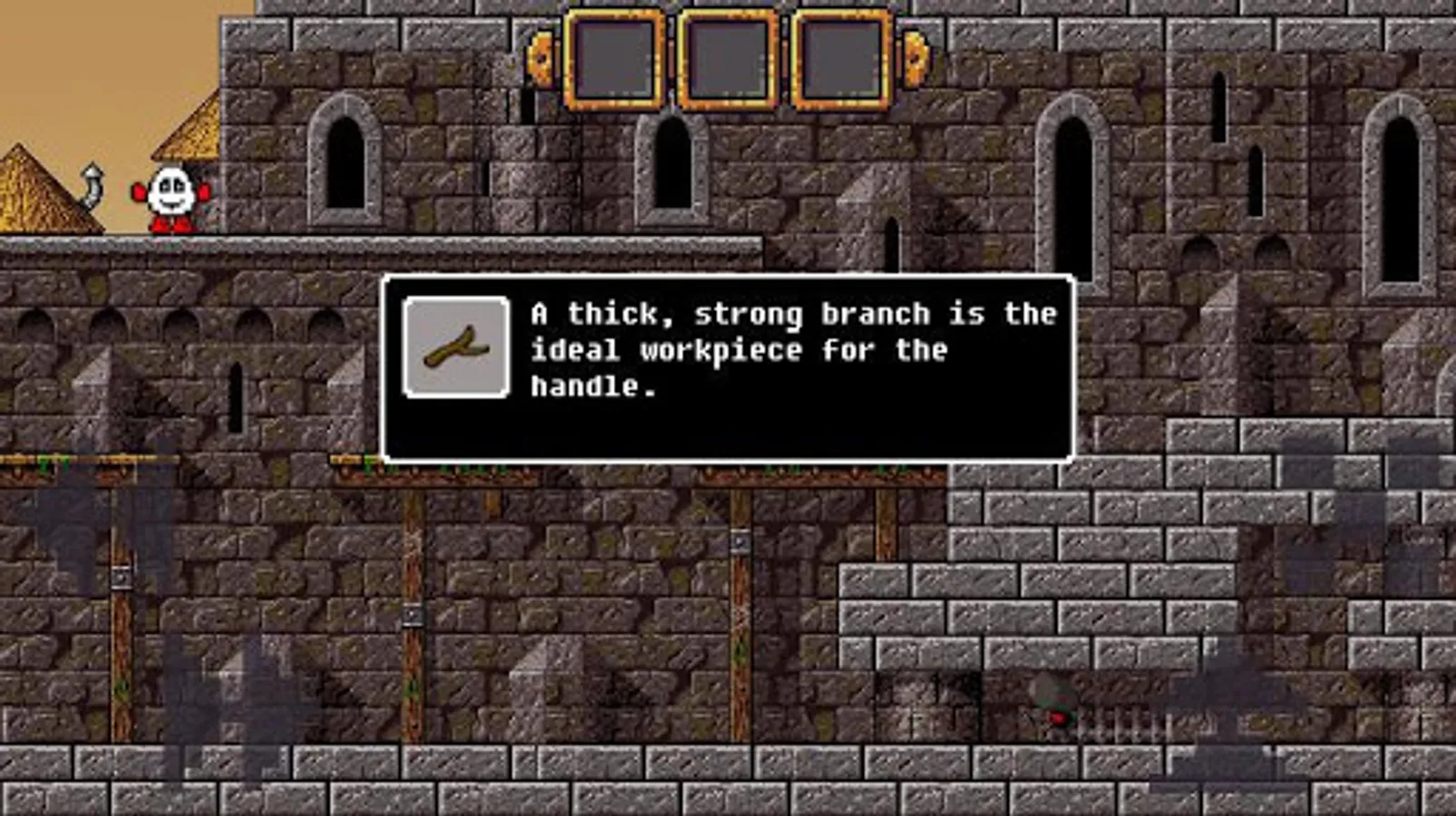
Task: Click the word 'workpiece' in the dialog text
Action: 723,352
